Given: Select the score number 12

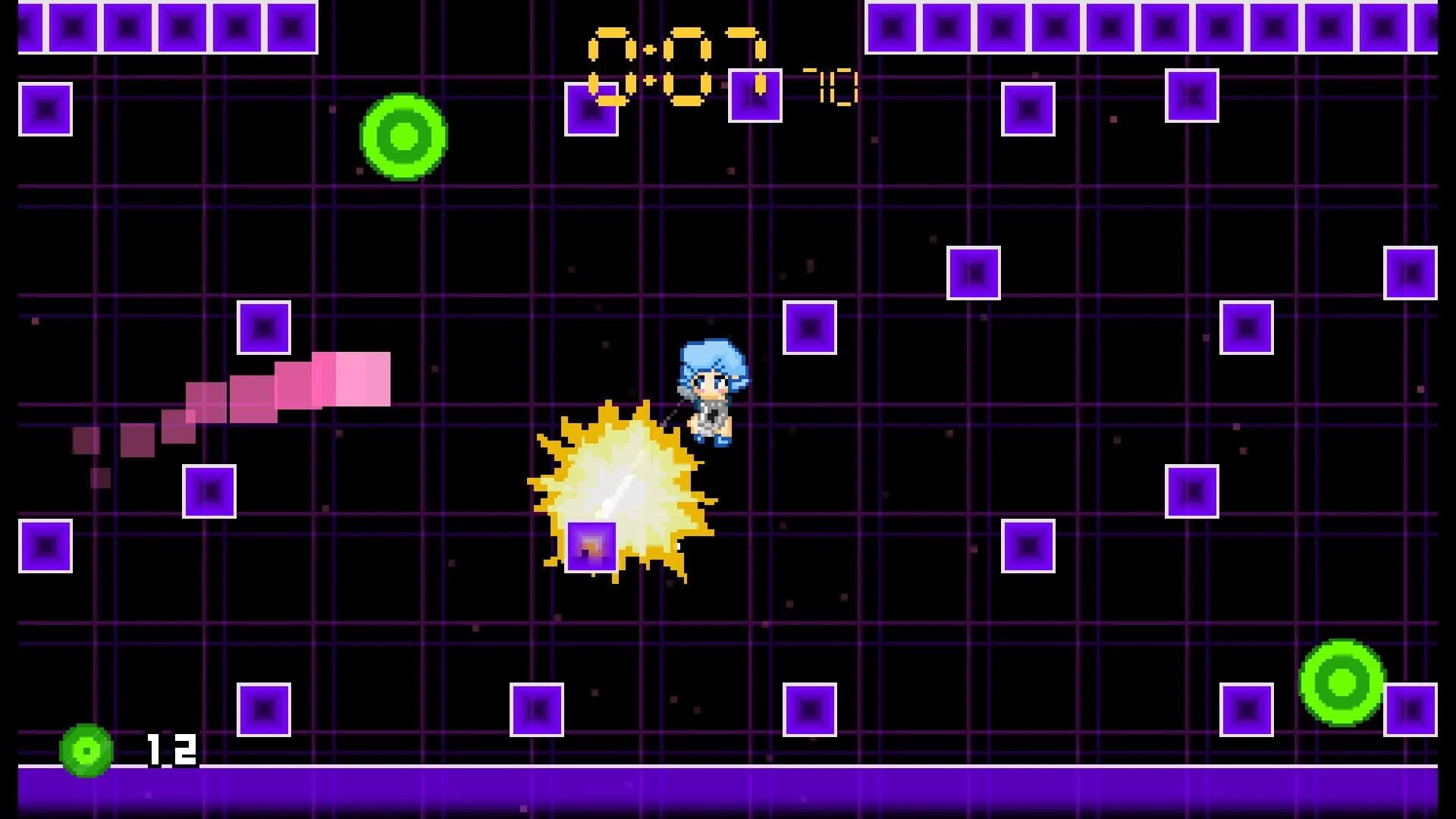Looking at the screenshot, I should [x=174, y=751].
